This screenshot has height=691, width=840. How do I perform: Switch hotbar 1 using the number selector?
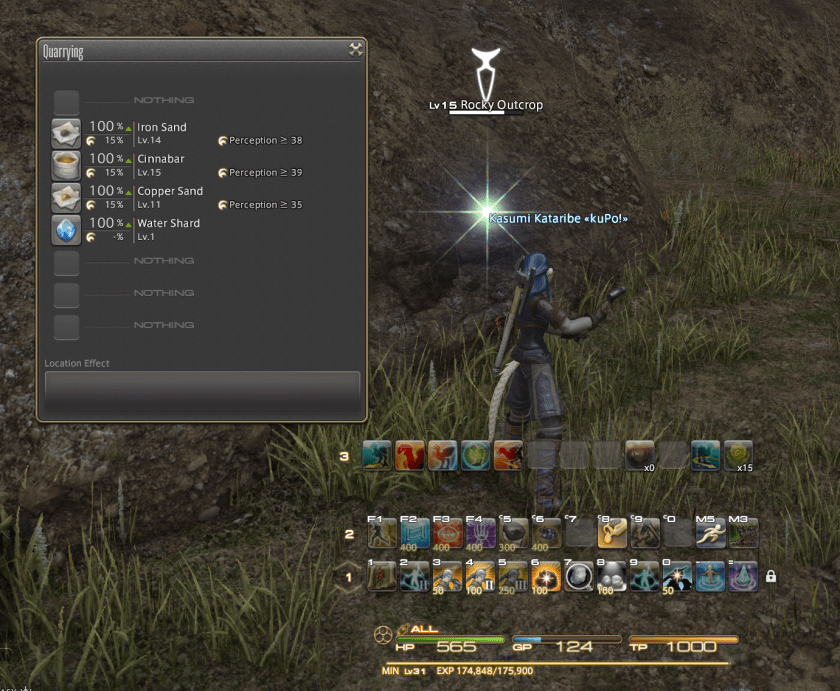click(x=349, y=577)
